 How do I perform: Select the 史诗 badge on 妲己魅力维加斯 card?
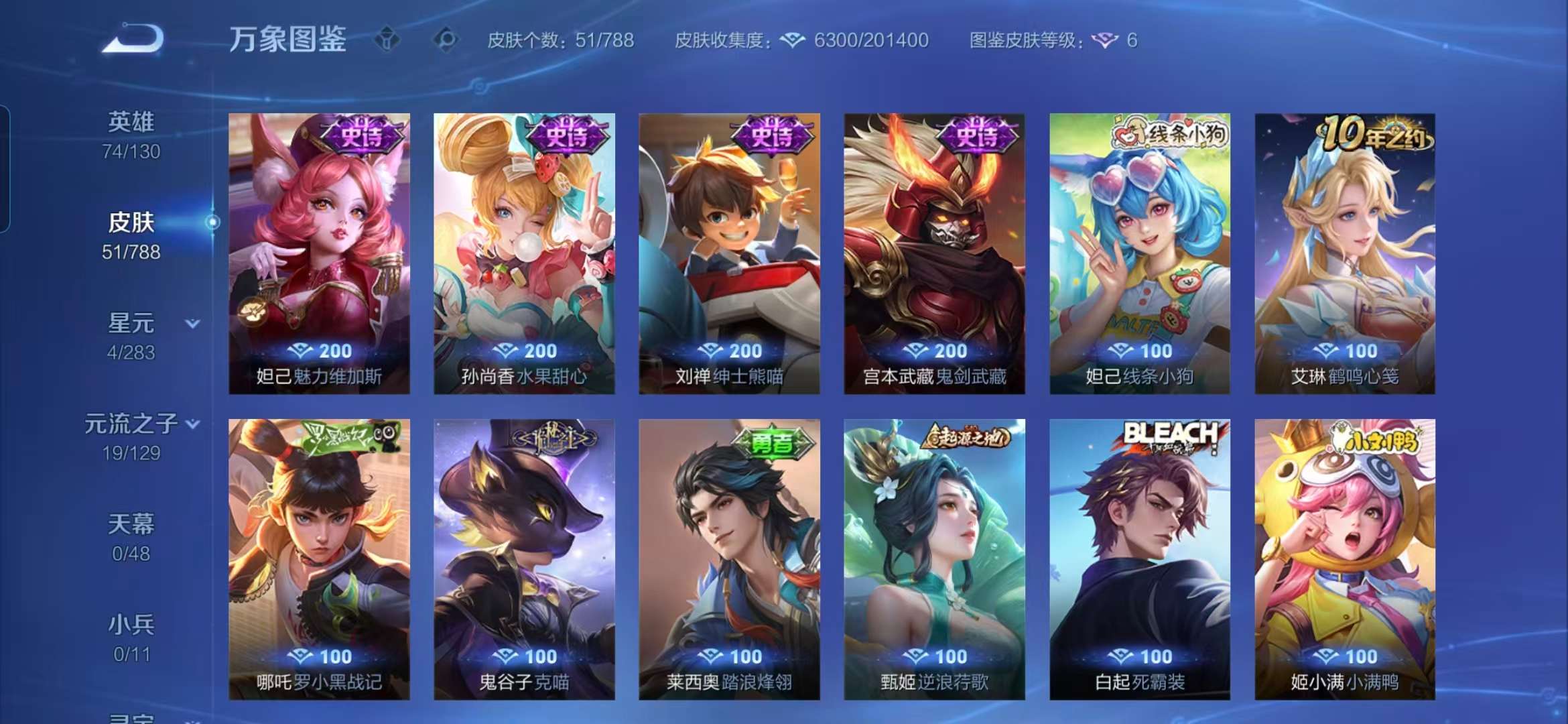click(360, 137)
